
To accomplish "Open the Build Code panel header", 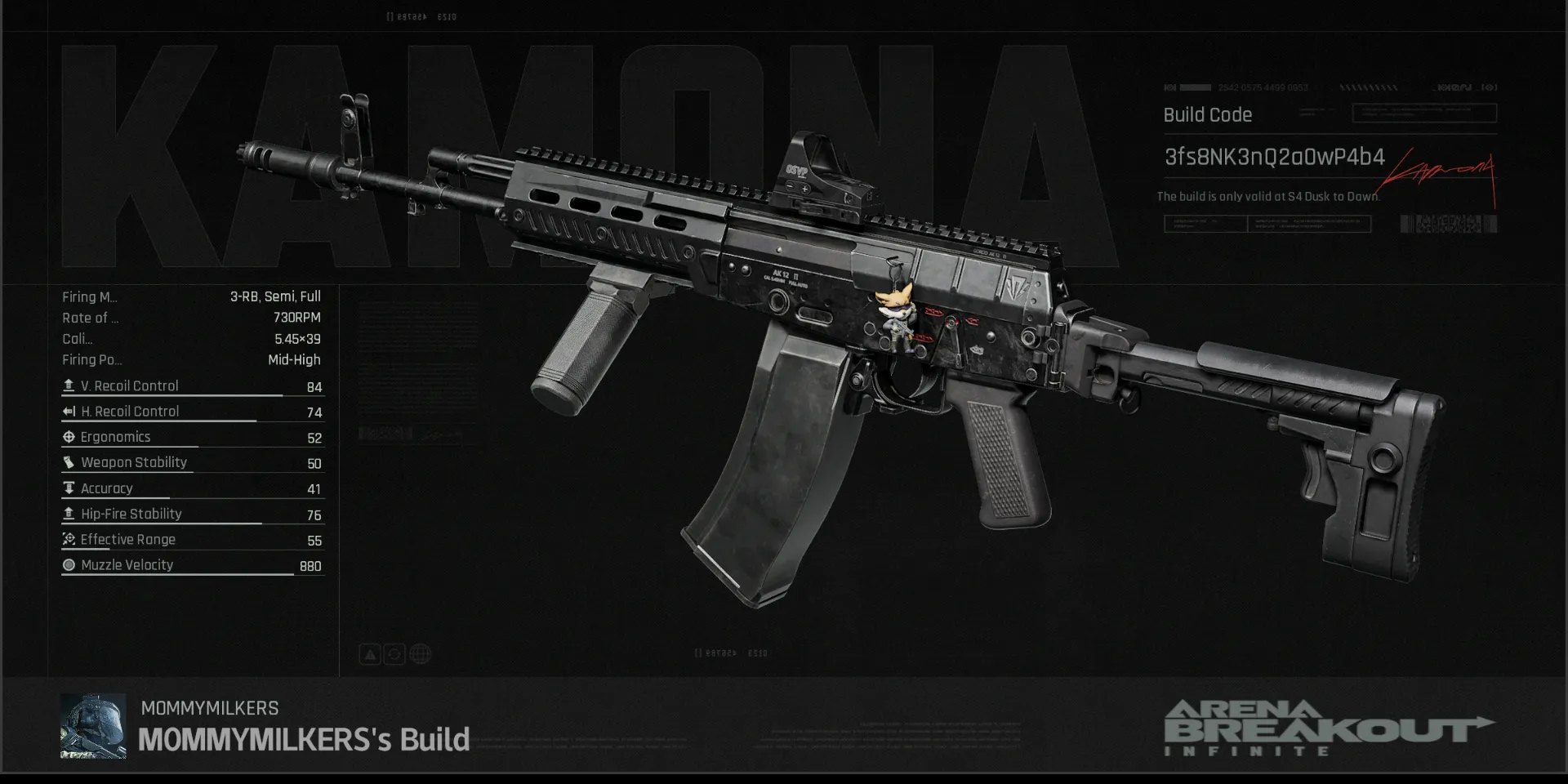I will click(1207, 115).
